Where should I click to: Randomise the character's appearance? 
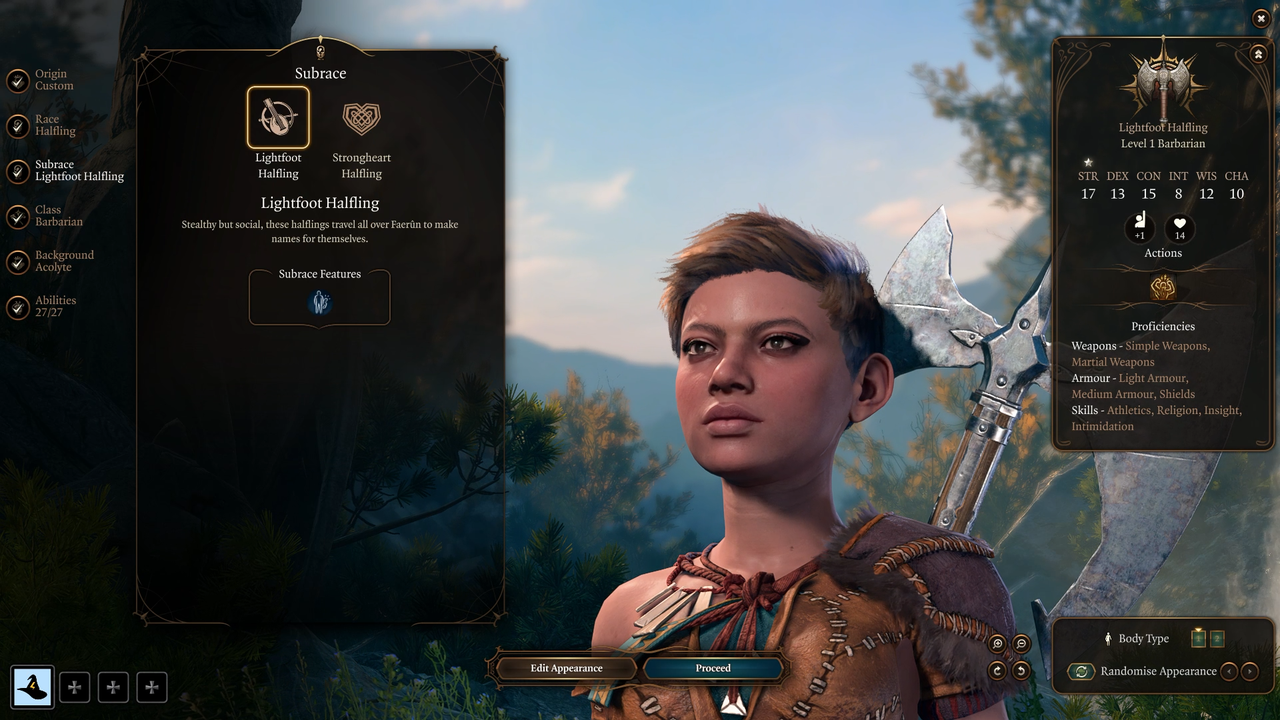pyautogui.click(x=1081, y=672)
